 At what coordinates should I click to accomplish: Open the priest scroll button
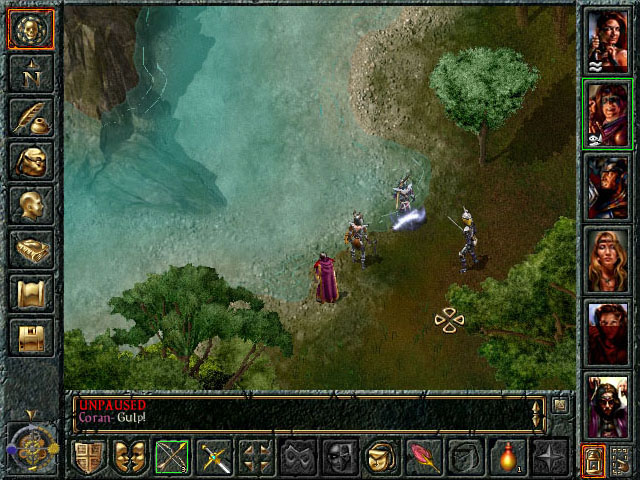[30, 293]
